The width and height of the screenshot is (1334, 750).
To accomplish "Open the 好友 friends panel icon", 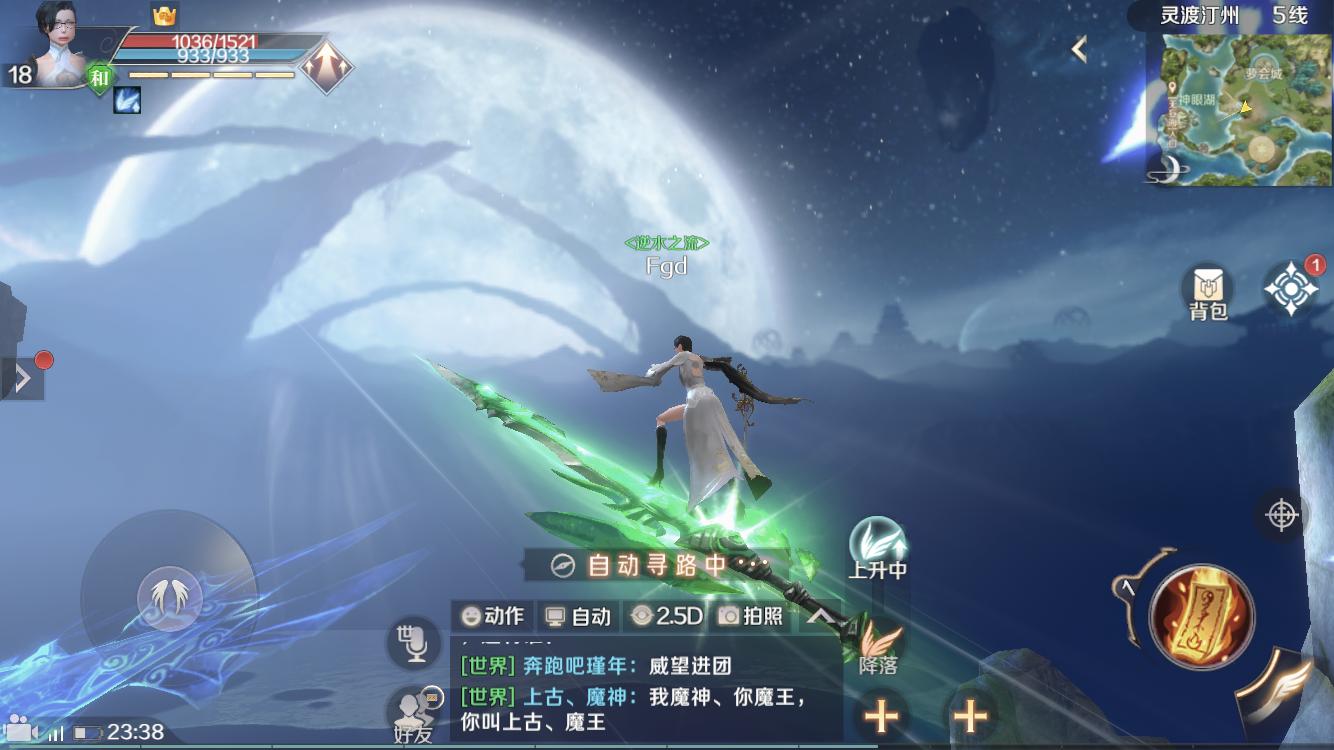I will point(413,712).
